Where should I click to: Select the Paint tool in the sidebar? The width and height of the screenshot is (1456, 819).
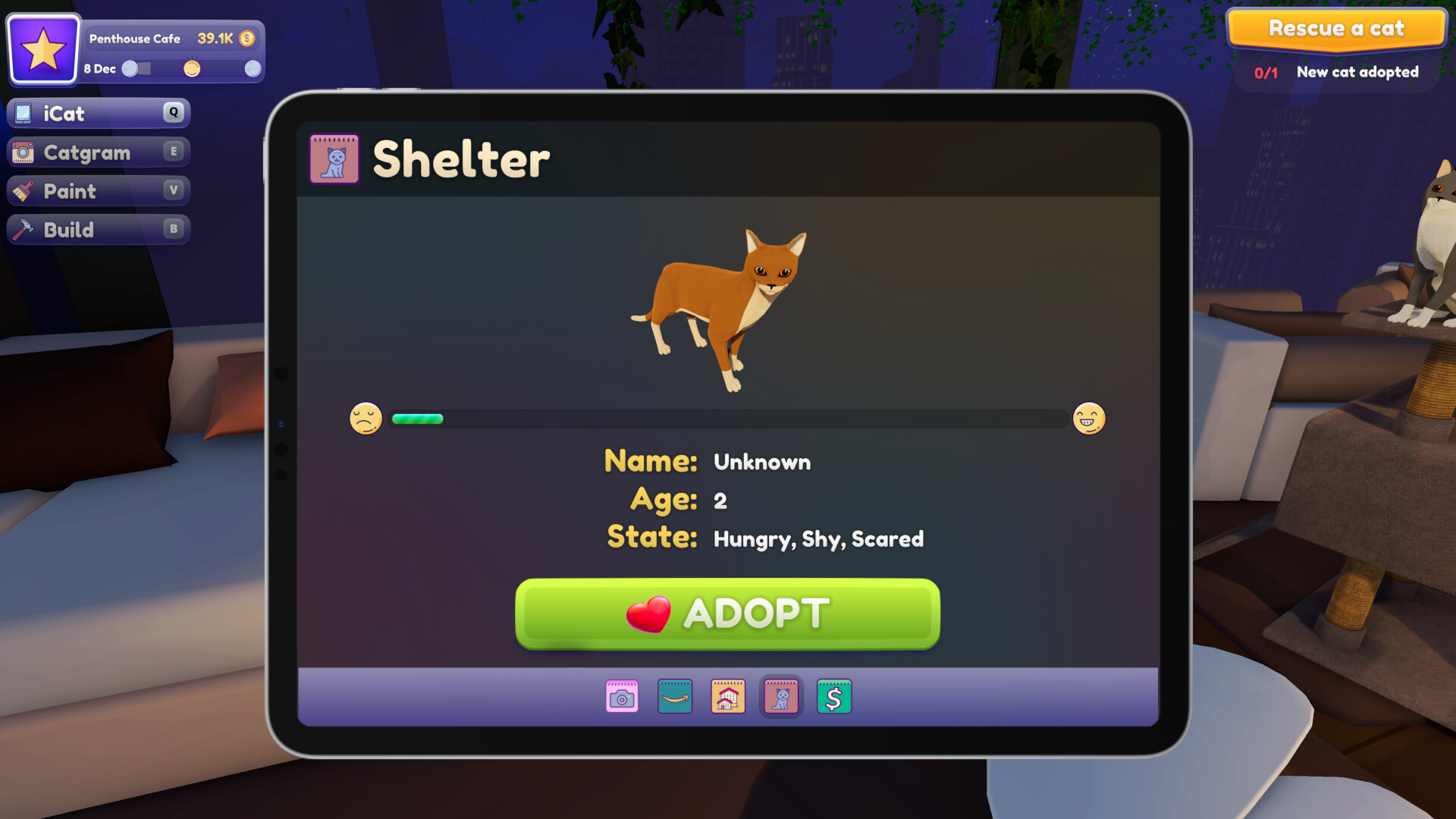pyautogui.click(x=97, y=190)
